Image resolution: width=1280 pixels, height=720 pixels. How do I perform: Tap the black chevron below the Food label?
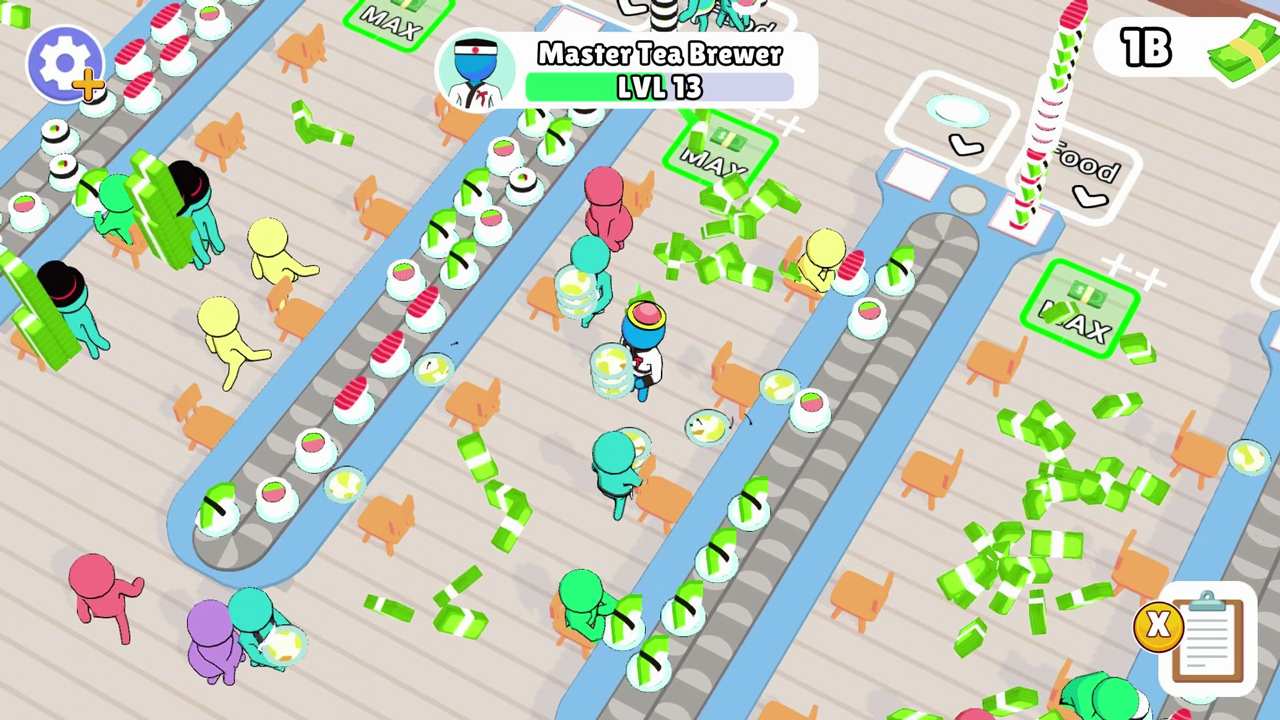pos(1090,198)
